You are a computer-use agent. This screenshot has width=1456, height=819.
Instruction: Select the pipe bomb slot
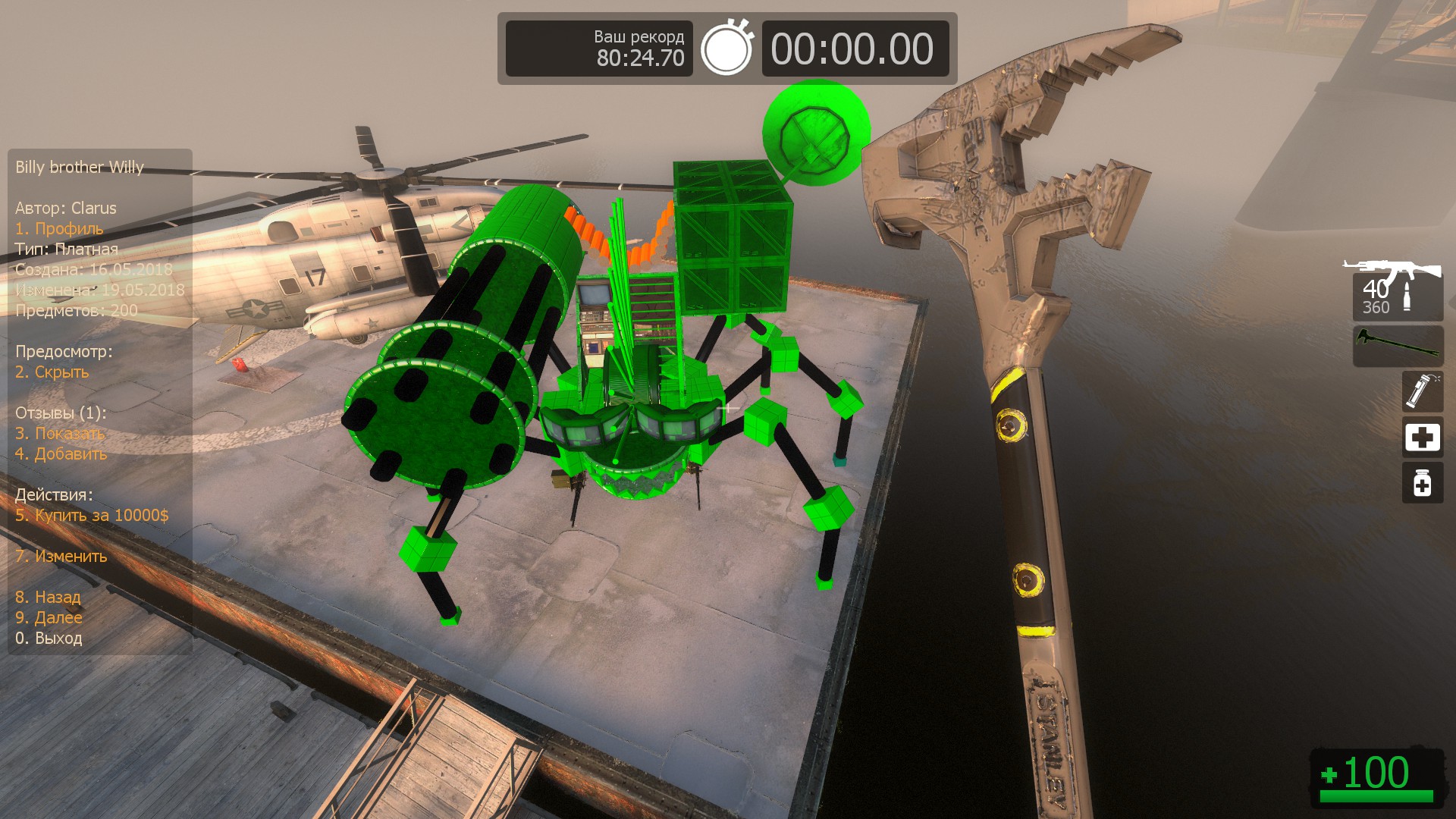1422,391
